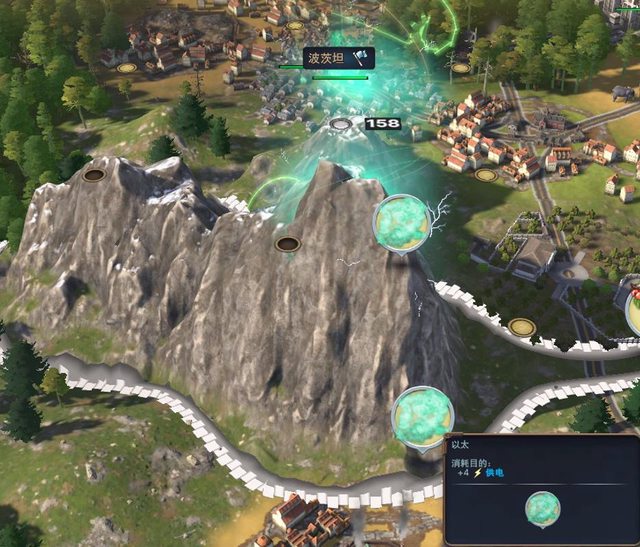
Task: Select the aether resource bubble beside the lightning sparks
Action: pos(402,223)
